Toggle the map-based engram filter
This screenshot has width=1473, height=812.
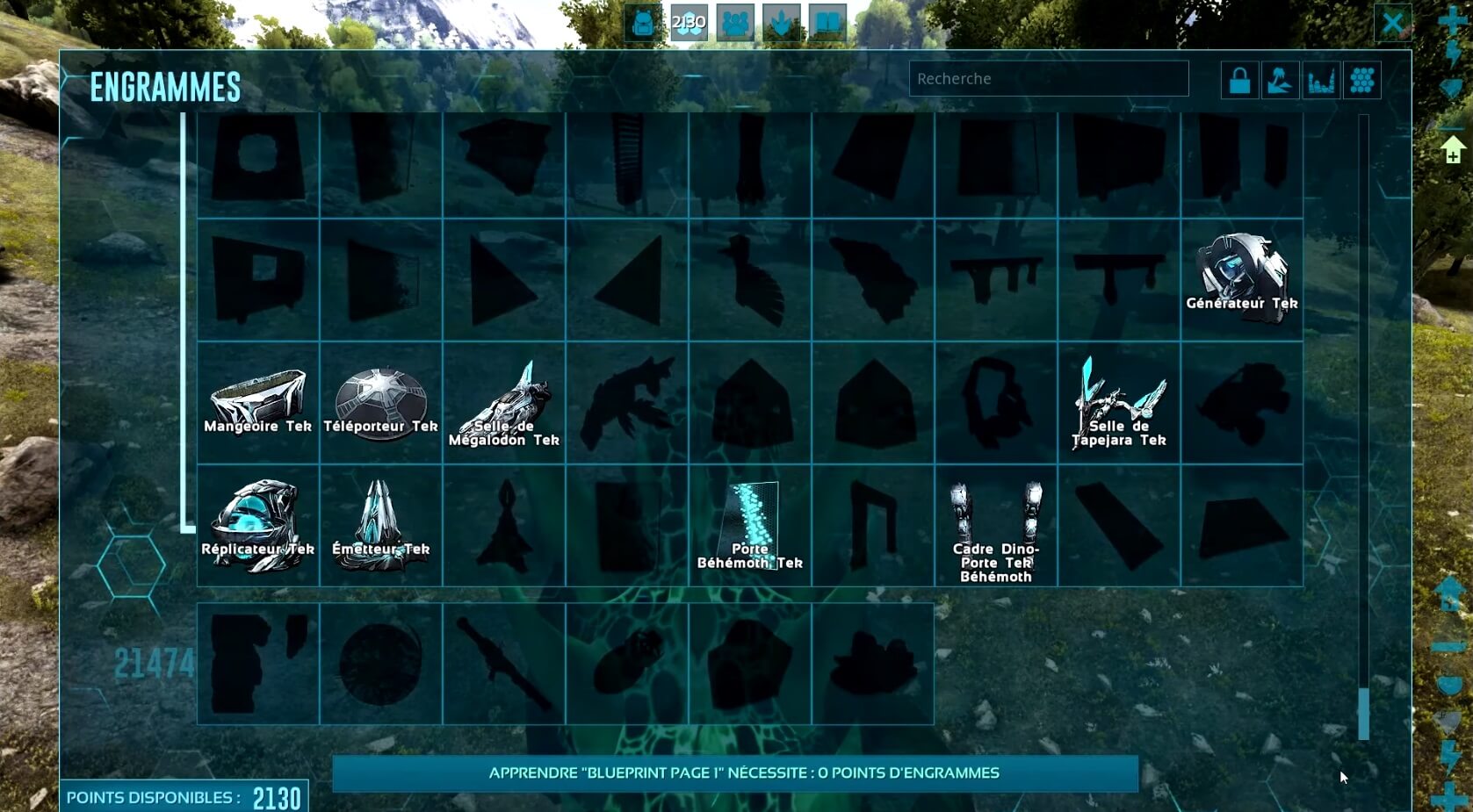tap(1280, 79)
